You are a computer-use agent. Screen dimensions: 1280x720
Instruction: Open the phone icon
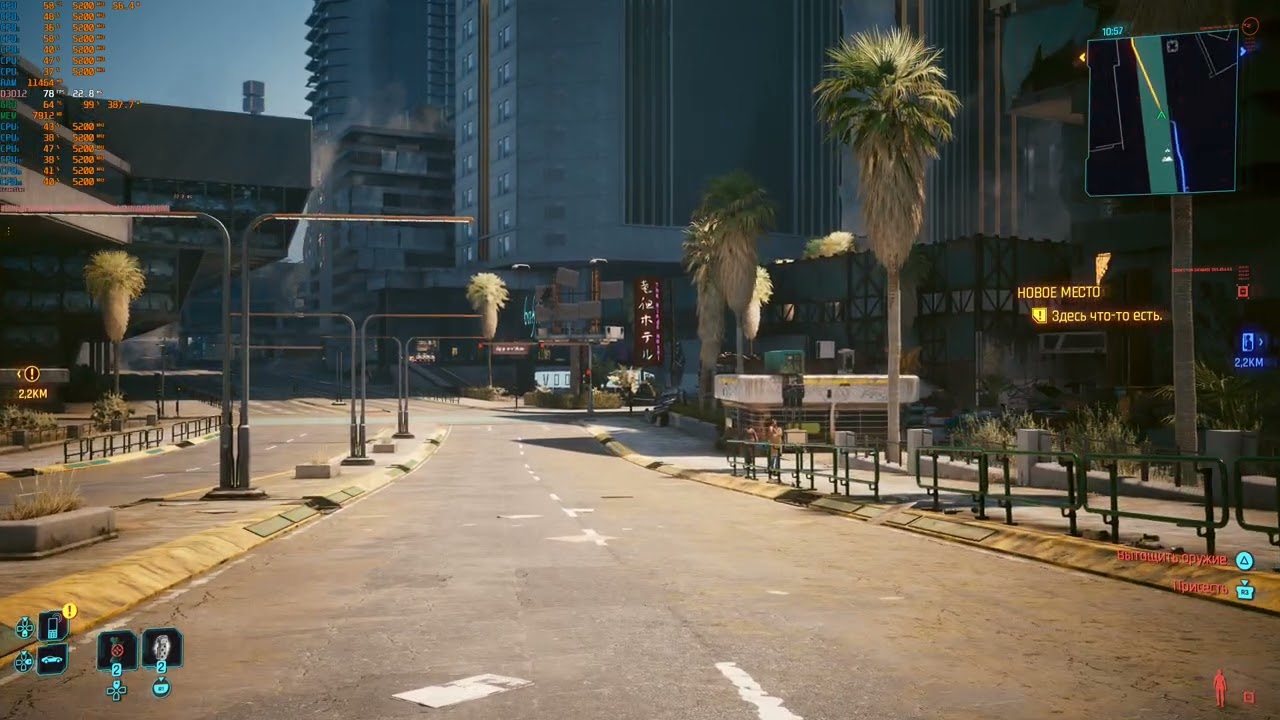point(52,627)
